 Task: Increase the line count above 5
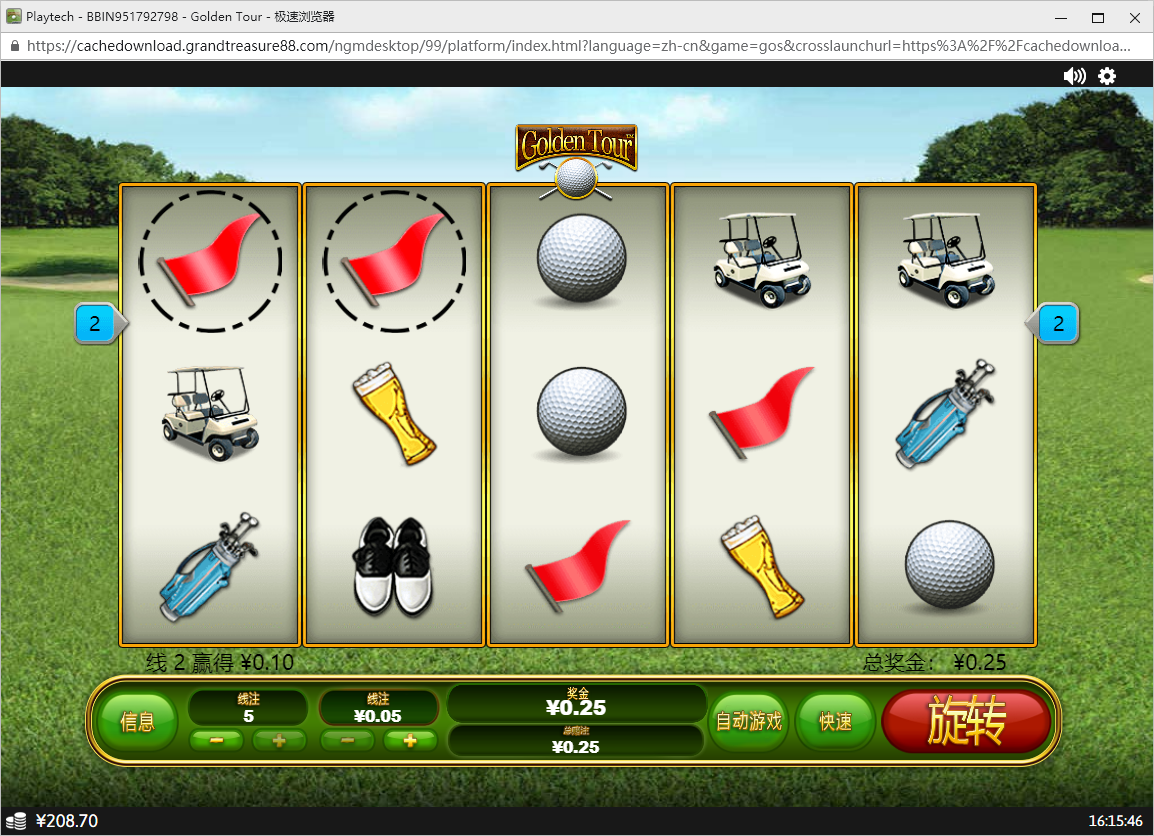pos(279,741)
